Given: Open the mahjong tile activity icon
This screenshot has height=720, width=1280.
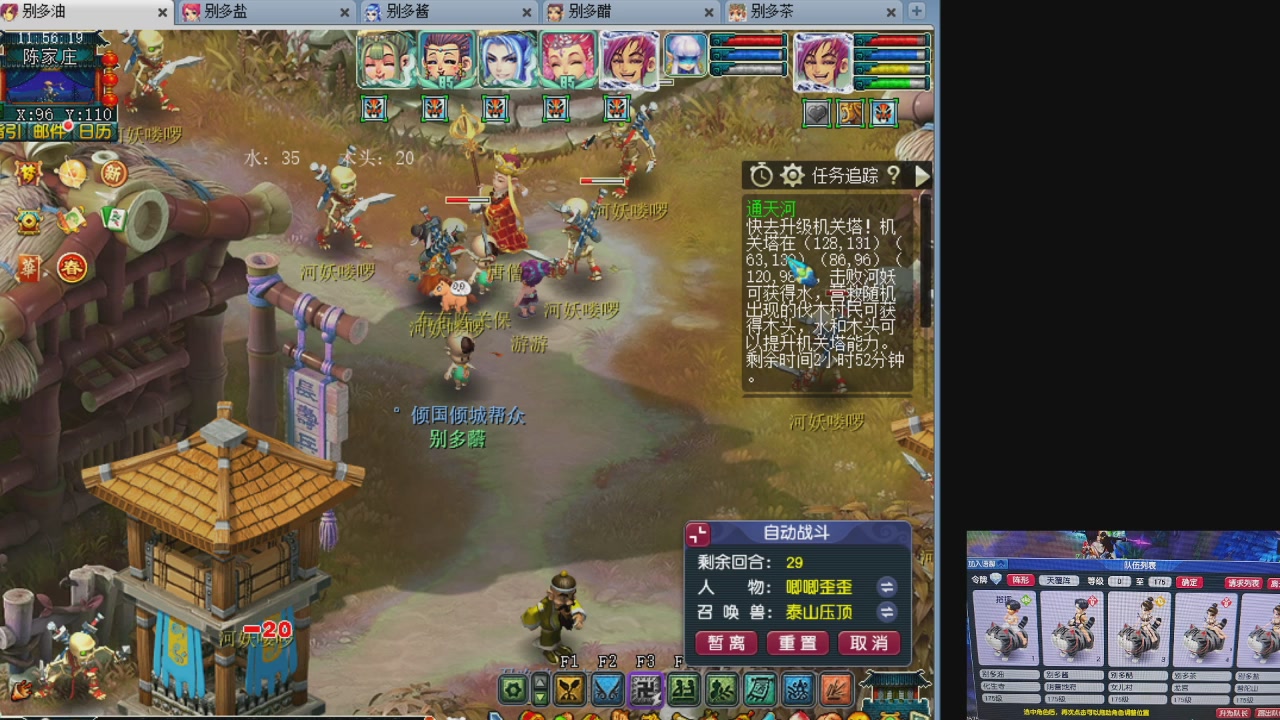Looking at the screenshot, I should [x=113, y=219].
